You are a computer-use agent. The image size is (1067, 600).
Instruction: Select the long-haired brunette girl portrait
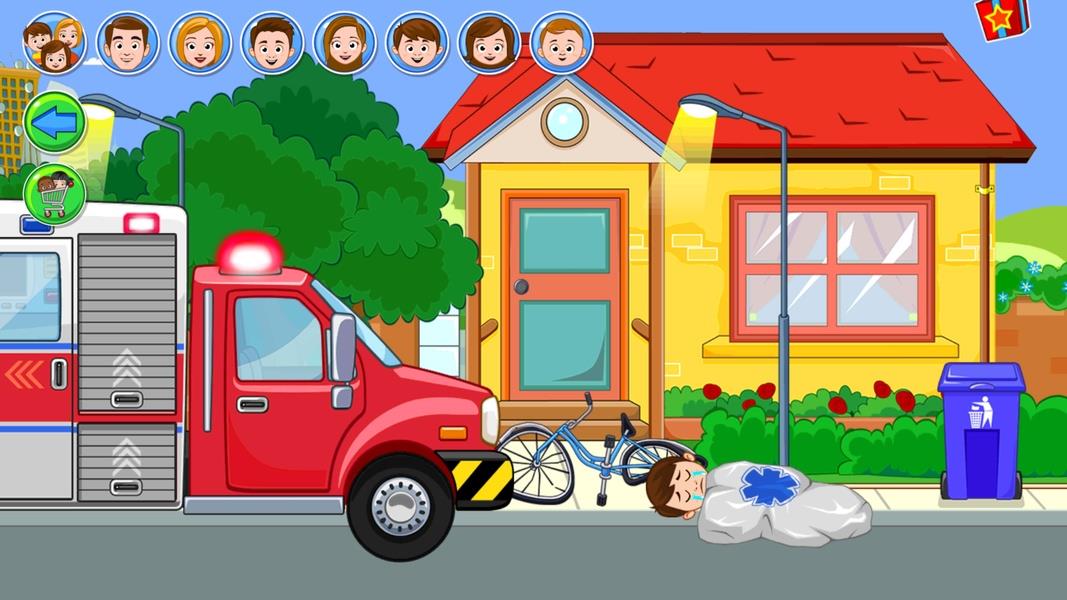click(344, 43)
